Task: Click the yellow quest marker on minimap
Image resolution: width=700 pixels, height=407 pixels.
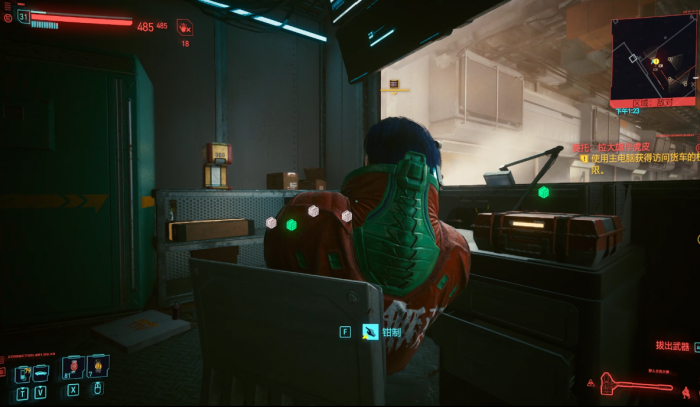Action: pyautogui.click(x=656, y=61)
